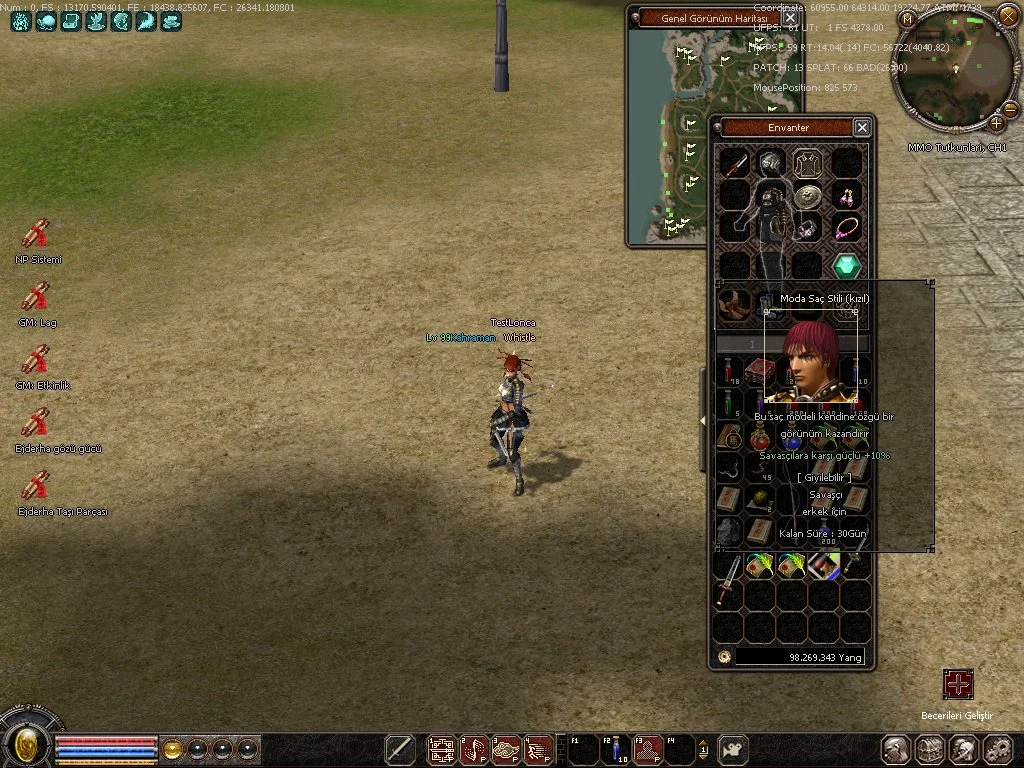Viewport: 1024px width, 768px height.
Task: Zoom in the minimap with the plus button
Action: click(x=997, y=123)
